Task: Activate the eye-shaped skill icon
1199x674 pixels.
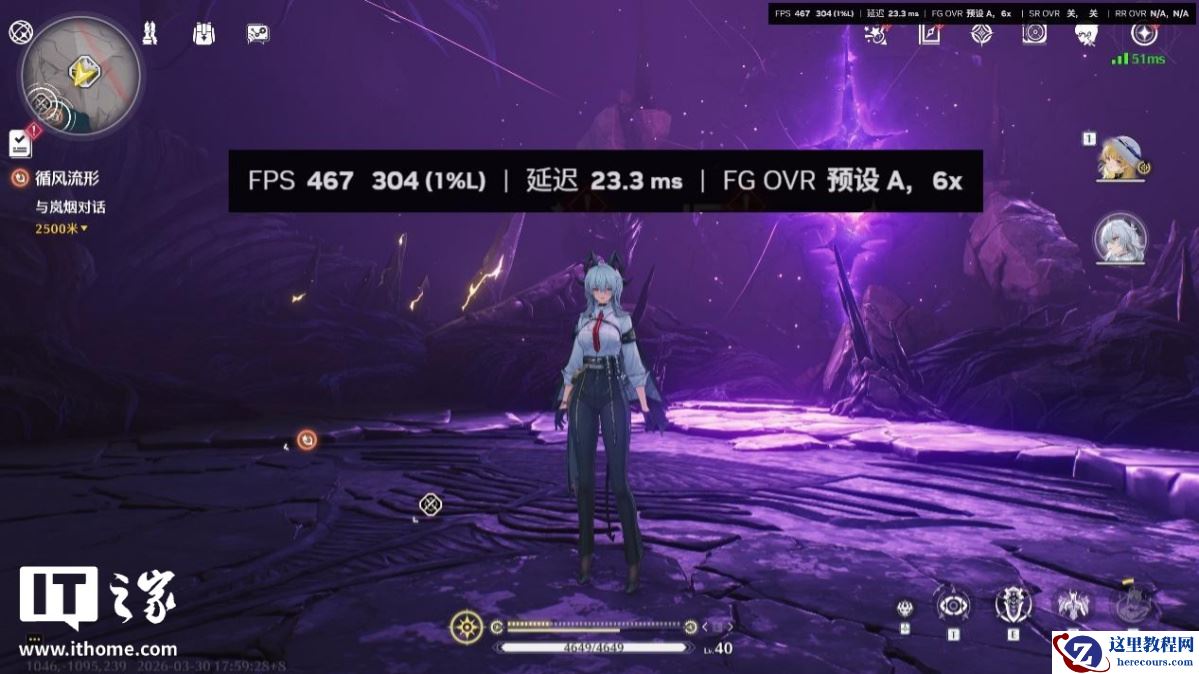Action: point(953,605)
